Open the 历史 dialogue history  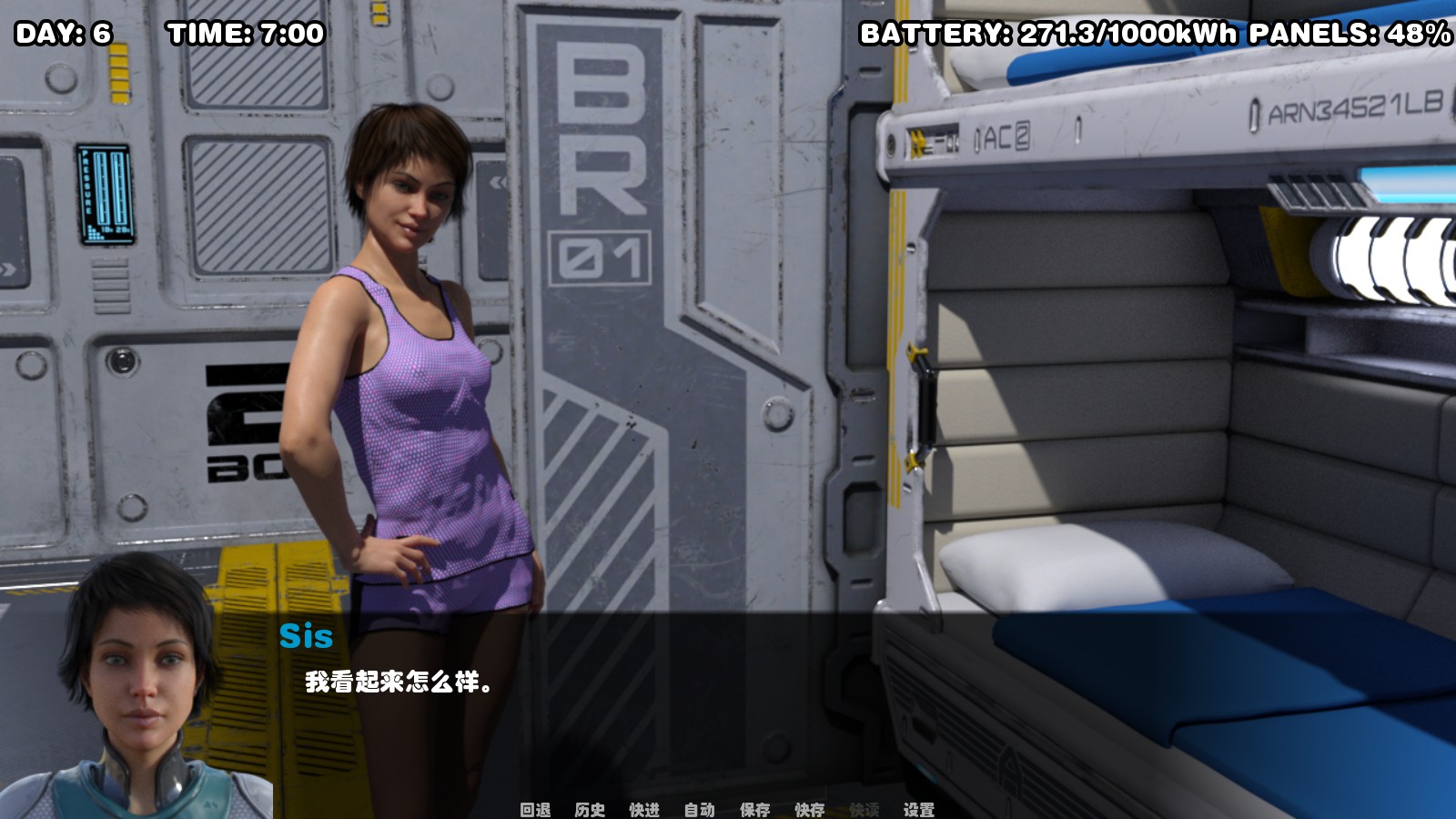589,808
